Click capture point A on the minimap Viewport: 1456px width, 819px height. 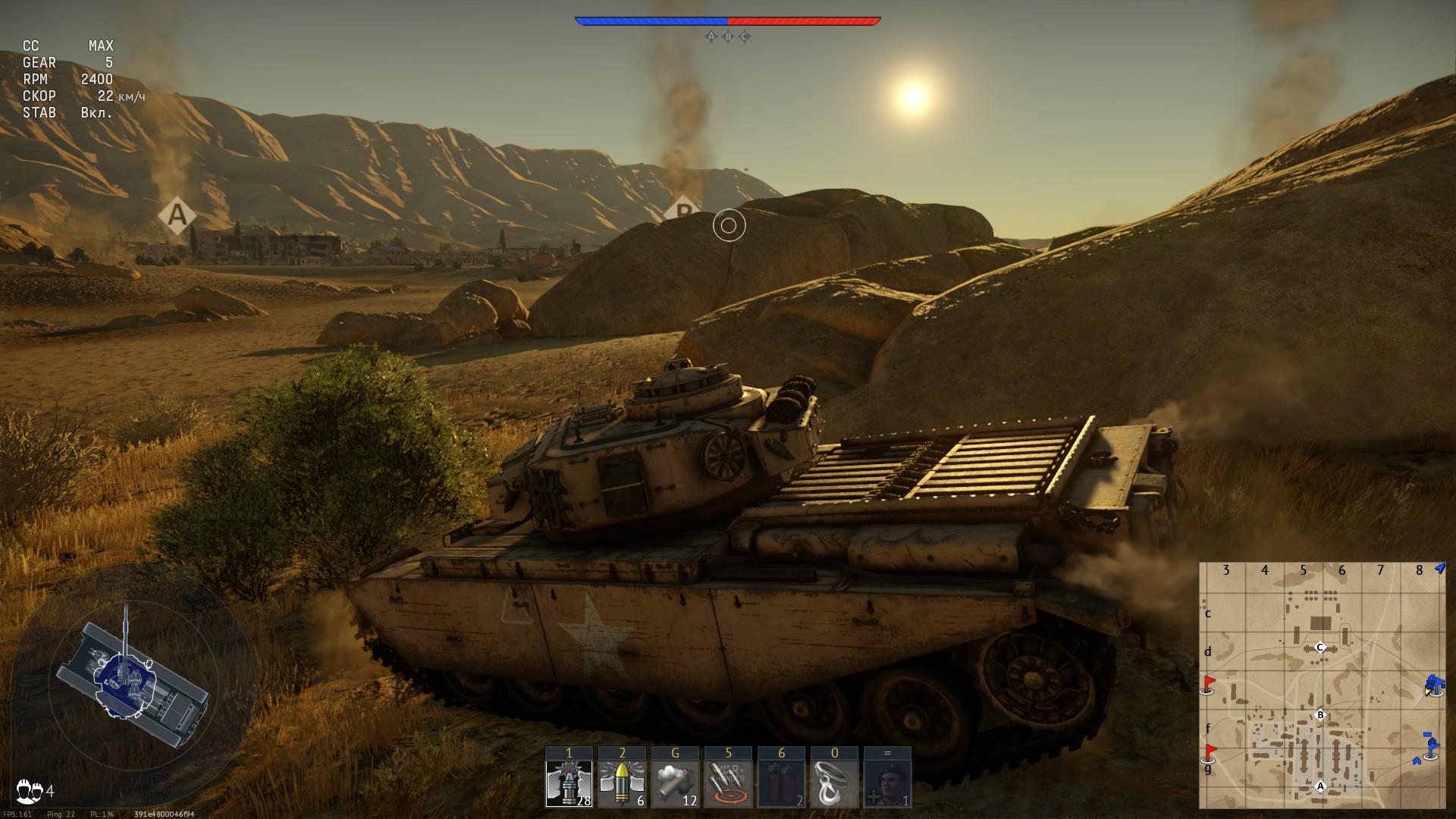click(x=1320, y=786)
